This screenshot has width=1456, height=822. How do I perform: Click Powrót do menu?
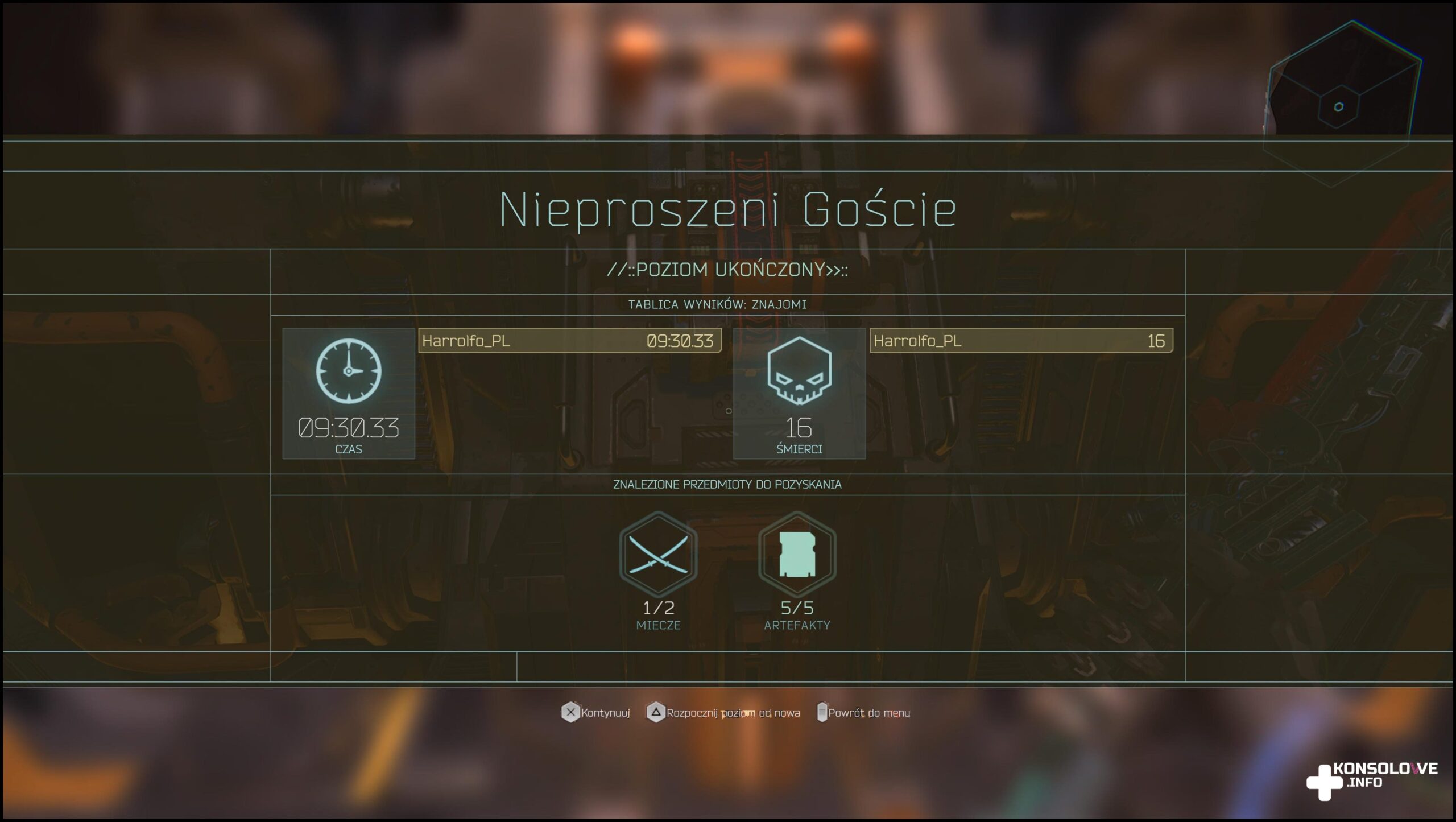(863, 712)
